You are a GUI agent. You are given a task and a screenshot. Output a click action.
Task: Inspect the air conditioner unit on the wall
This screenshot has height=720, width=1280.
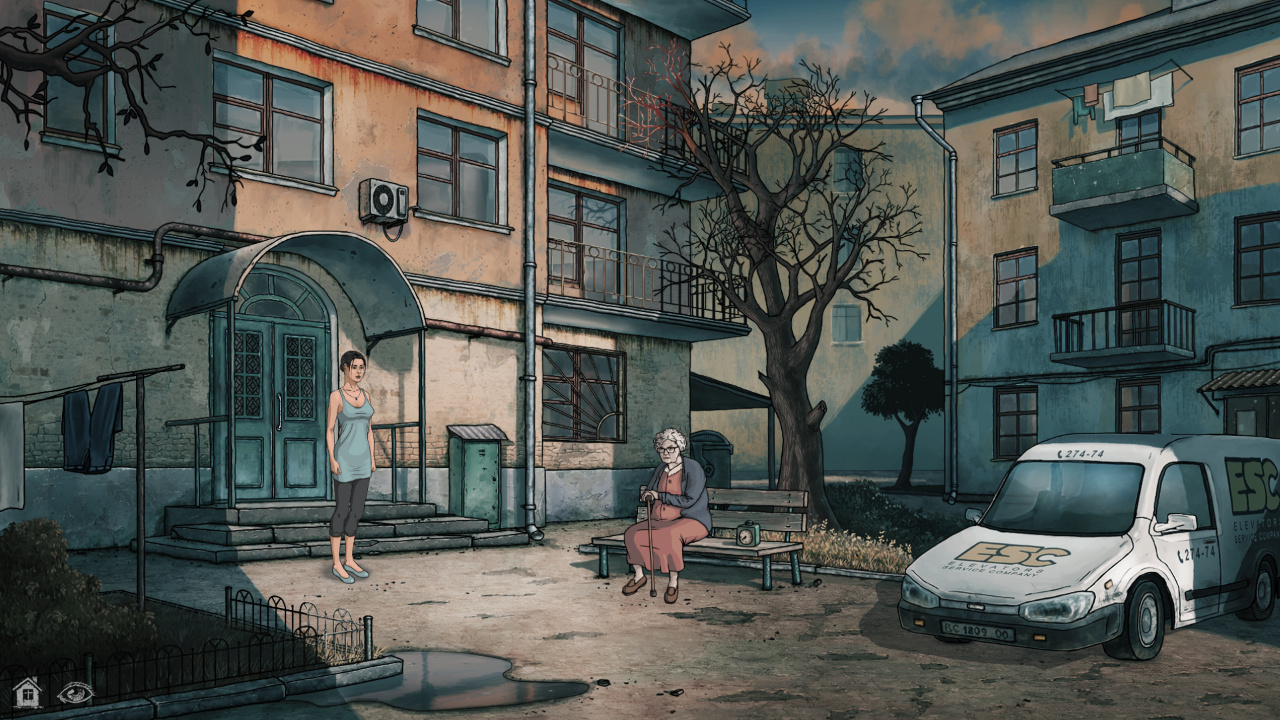coord(385,196)
